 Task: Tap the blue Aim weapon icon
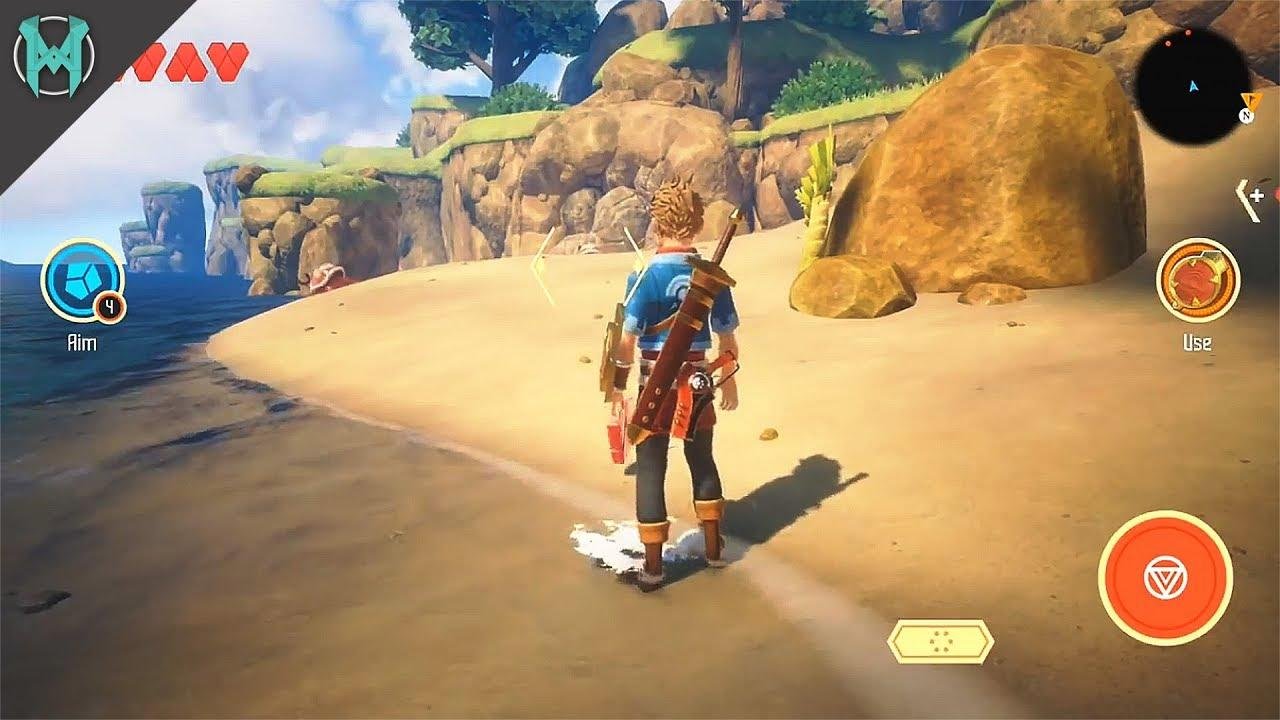coord(83,281)
